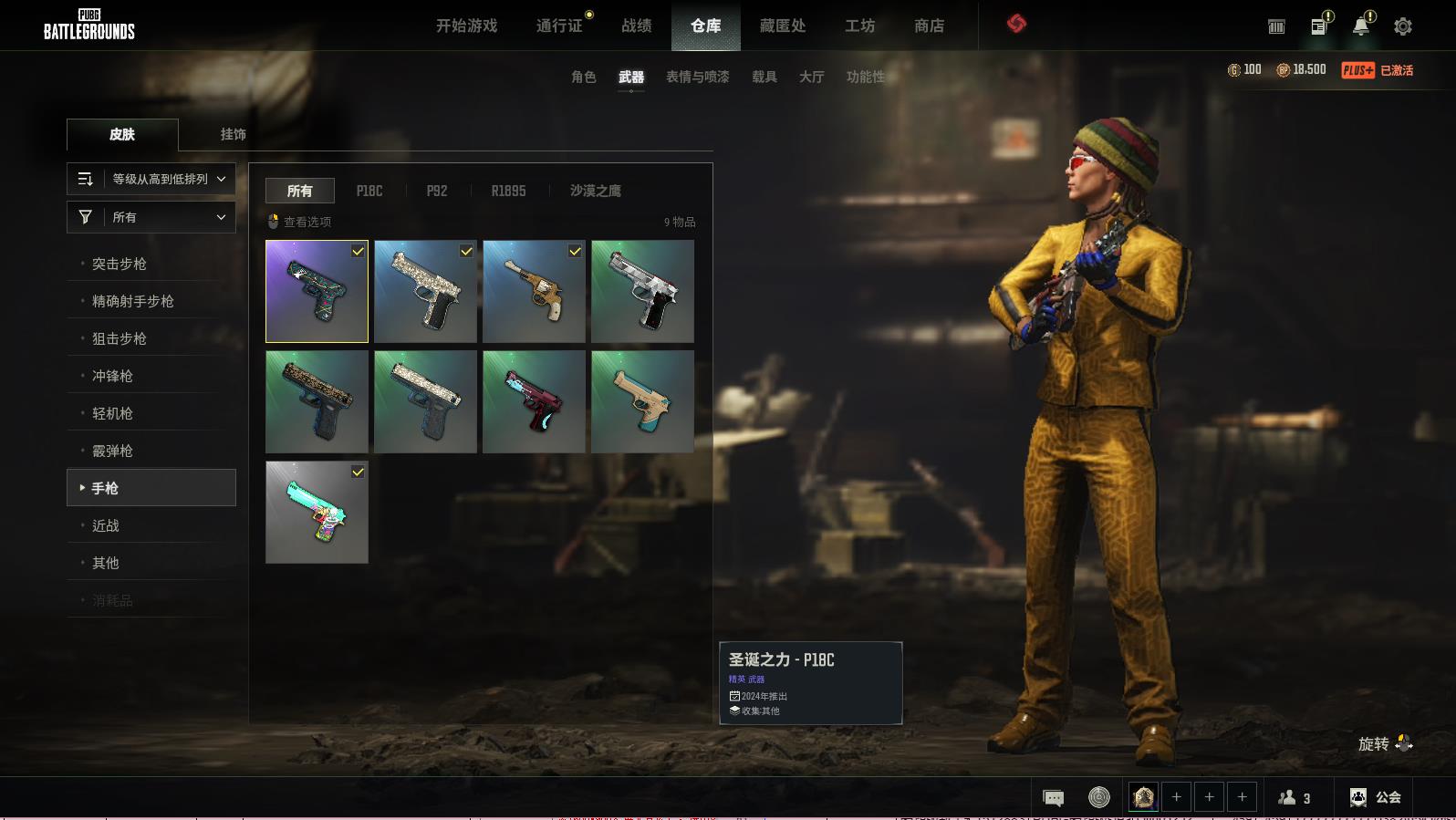1456x820 pixels.
Task: Select the 角色 character sub-tab
Action: (583, 77)
